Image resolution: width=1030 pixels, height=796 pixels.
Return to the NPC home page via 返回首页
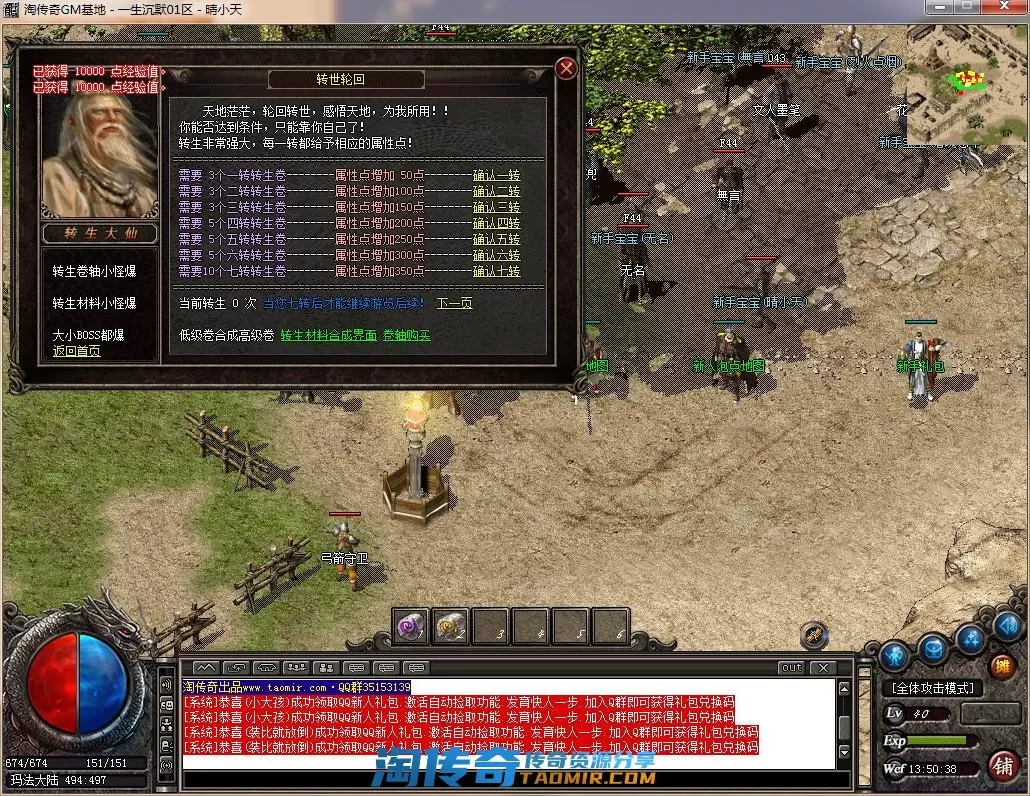[77, 351]
